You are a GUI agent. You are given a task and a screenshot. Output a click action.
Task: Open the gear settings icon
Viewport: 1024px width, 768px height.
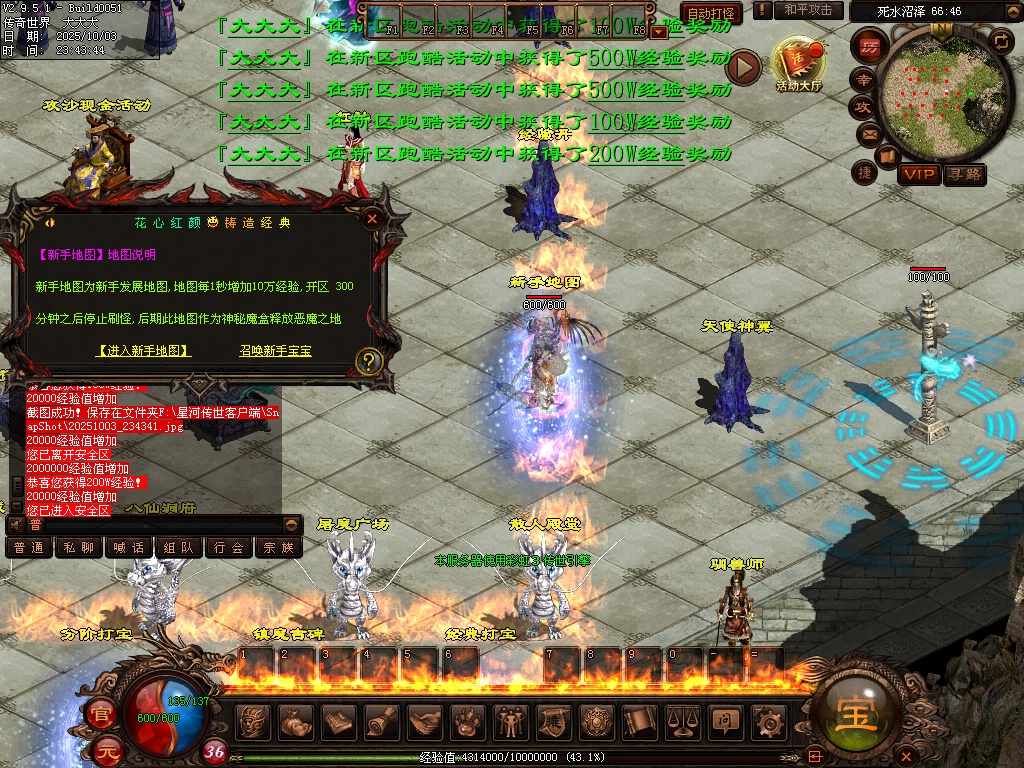point(768,722)
